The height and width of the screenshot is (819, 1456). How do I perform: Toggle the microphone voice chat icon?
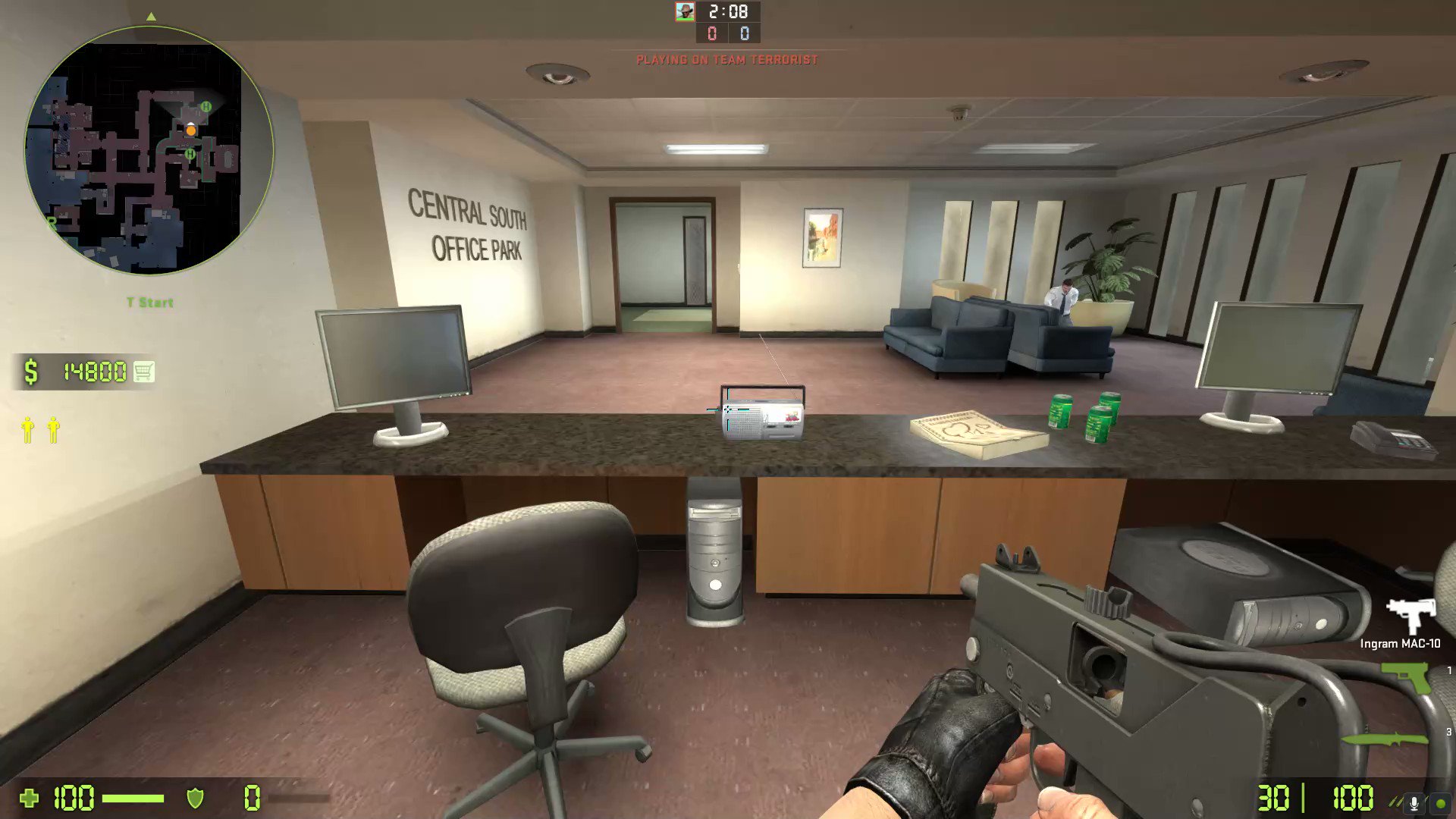1414,802
